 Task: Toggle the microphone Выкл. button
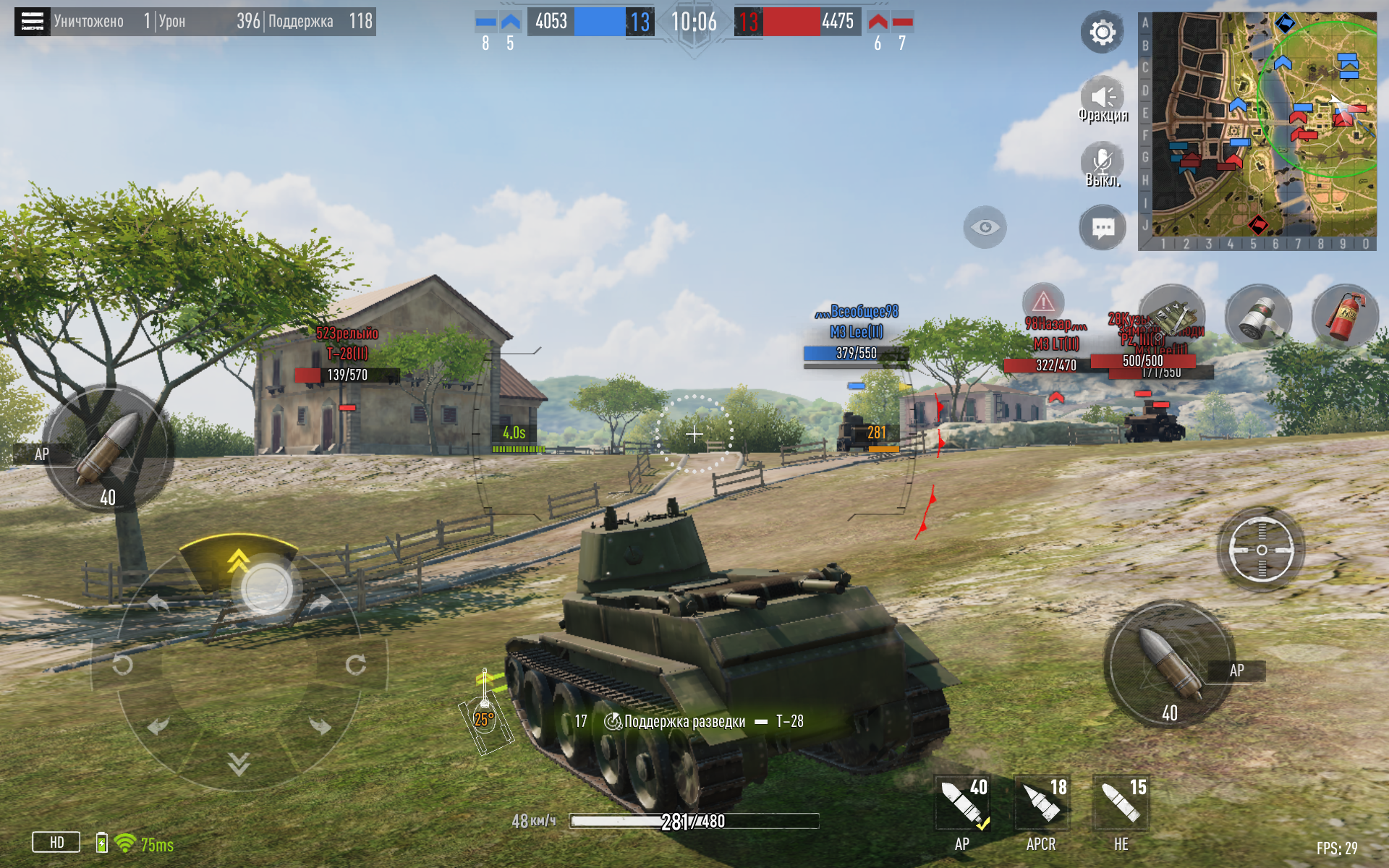coord(1102,163)
